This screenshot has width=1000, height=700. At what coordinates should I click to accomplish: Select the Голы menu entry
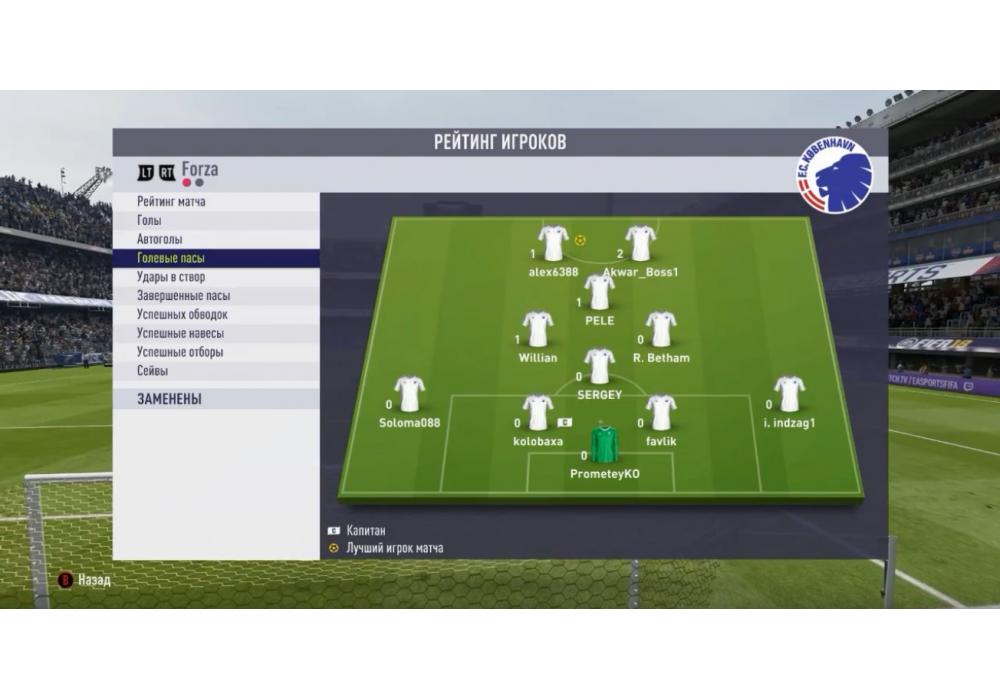pyautogui.click(x=149, y=221)
